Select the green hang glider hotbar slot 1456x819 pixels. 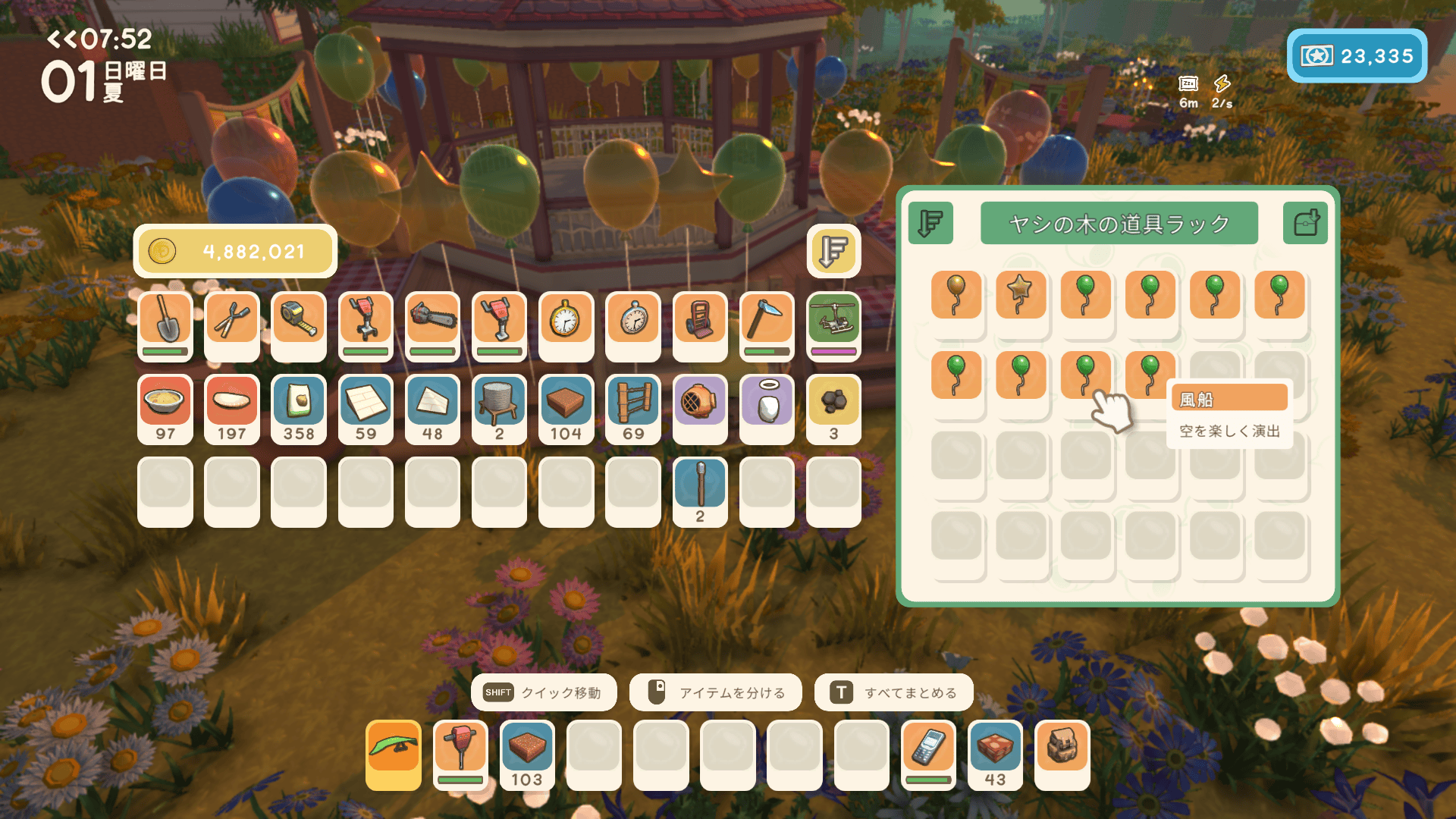tap(394, 754)
